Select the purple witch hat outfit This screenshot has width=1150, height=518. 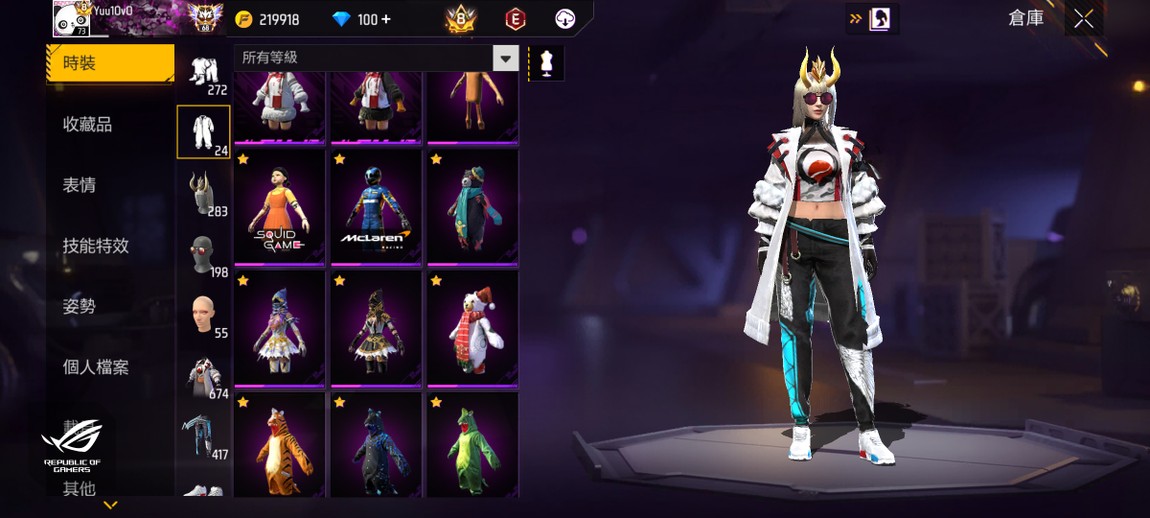click(279, 328)
